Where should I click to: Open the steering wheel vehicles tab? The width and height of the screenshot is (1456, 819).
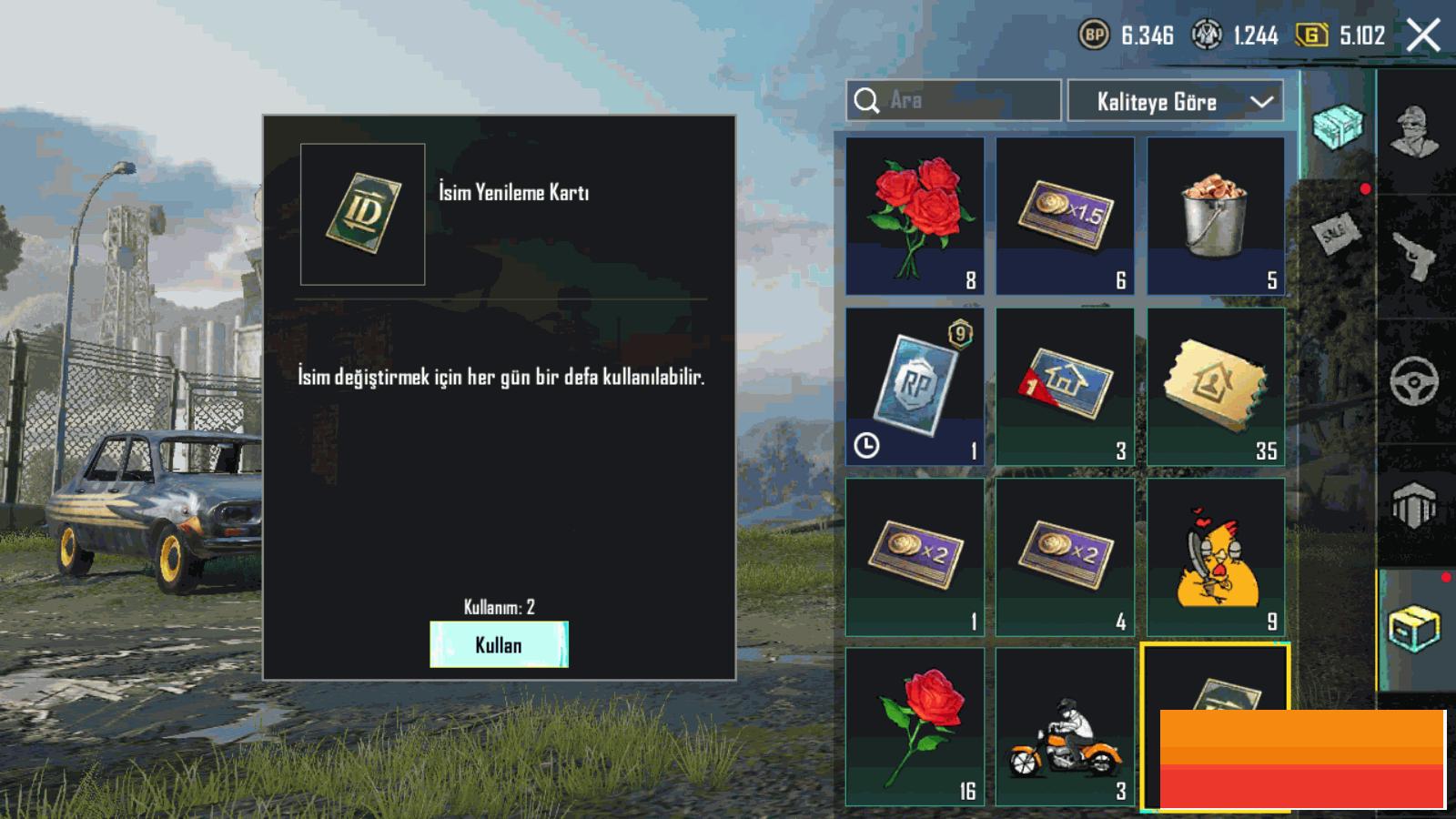(1415, 380)
